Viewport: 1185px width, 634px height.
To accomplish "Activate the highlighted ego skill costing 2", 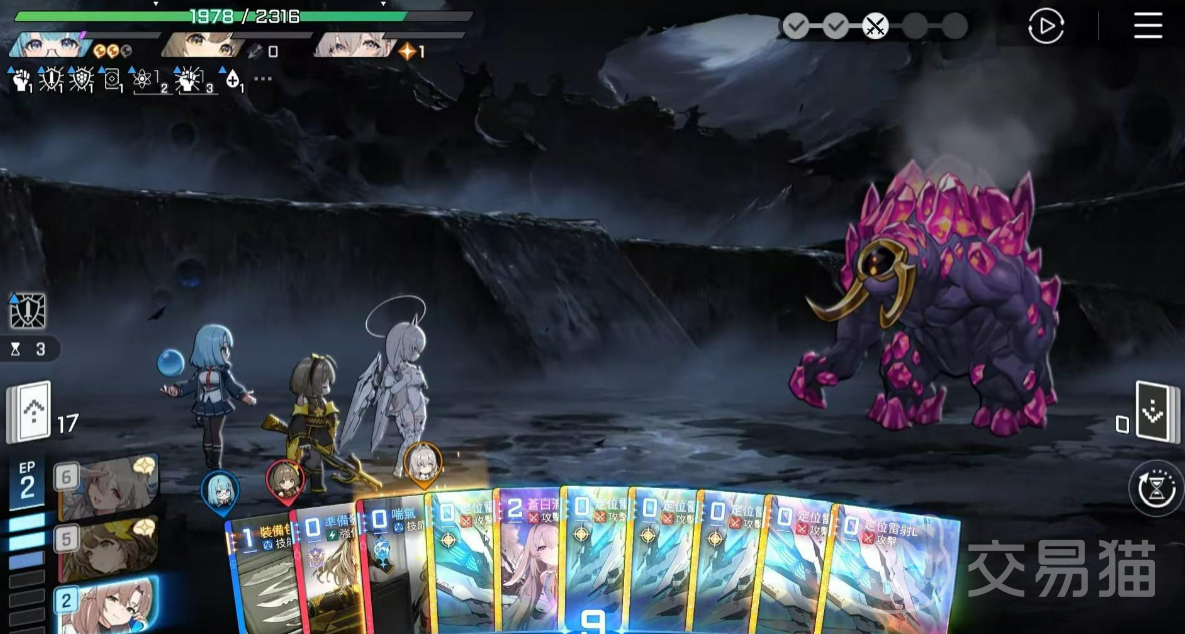I will pos(106,604).
